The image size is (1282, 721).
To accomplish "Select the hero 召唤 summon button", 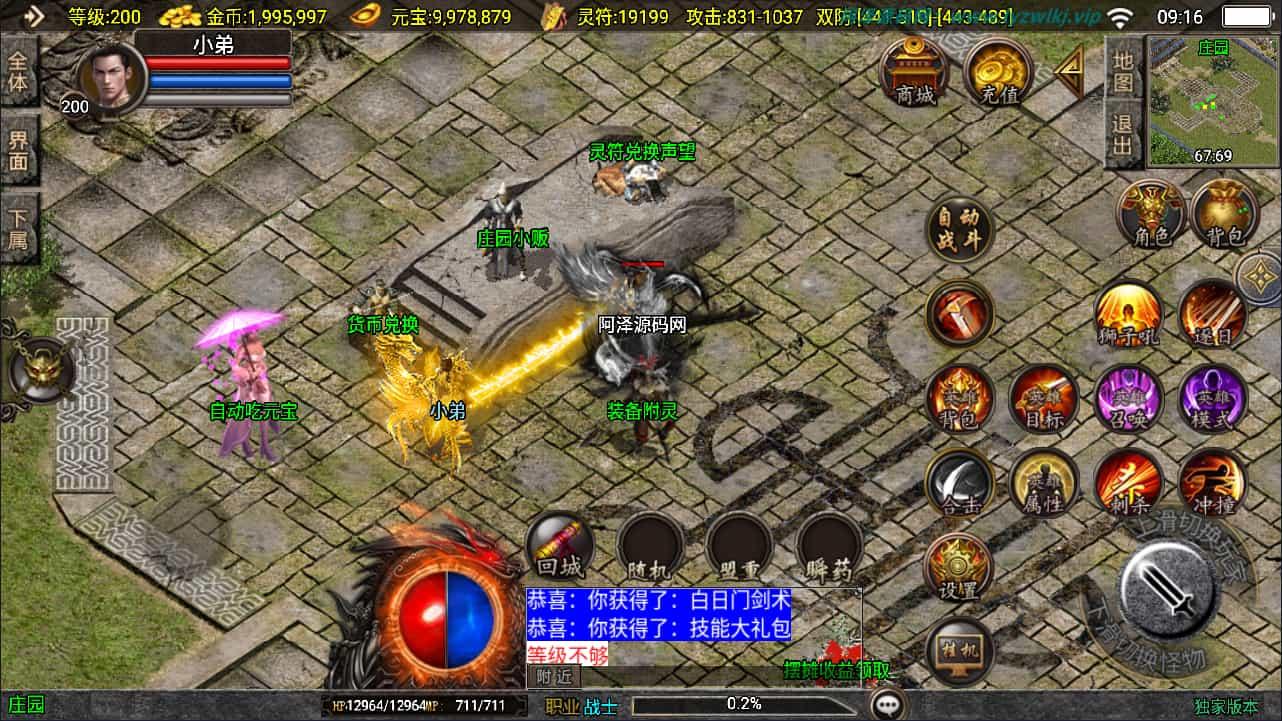I will pos(1129,399).
